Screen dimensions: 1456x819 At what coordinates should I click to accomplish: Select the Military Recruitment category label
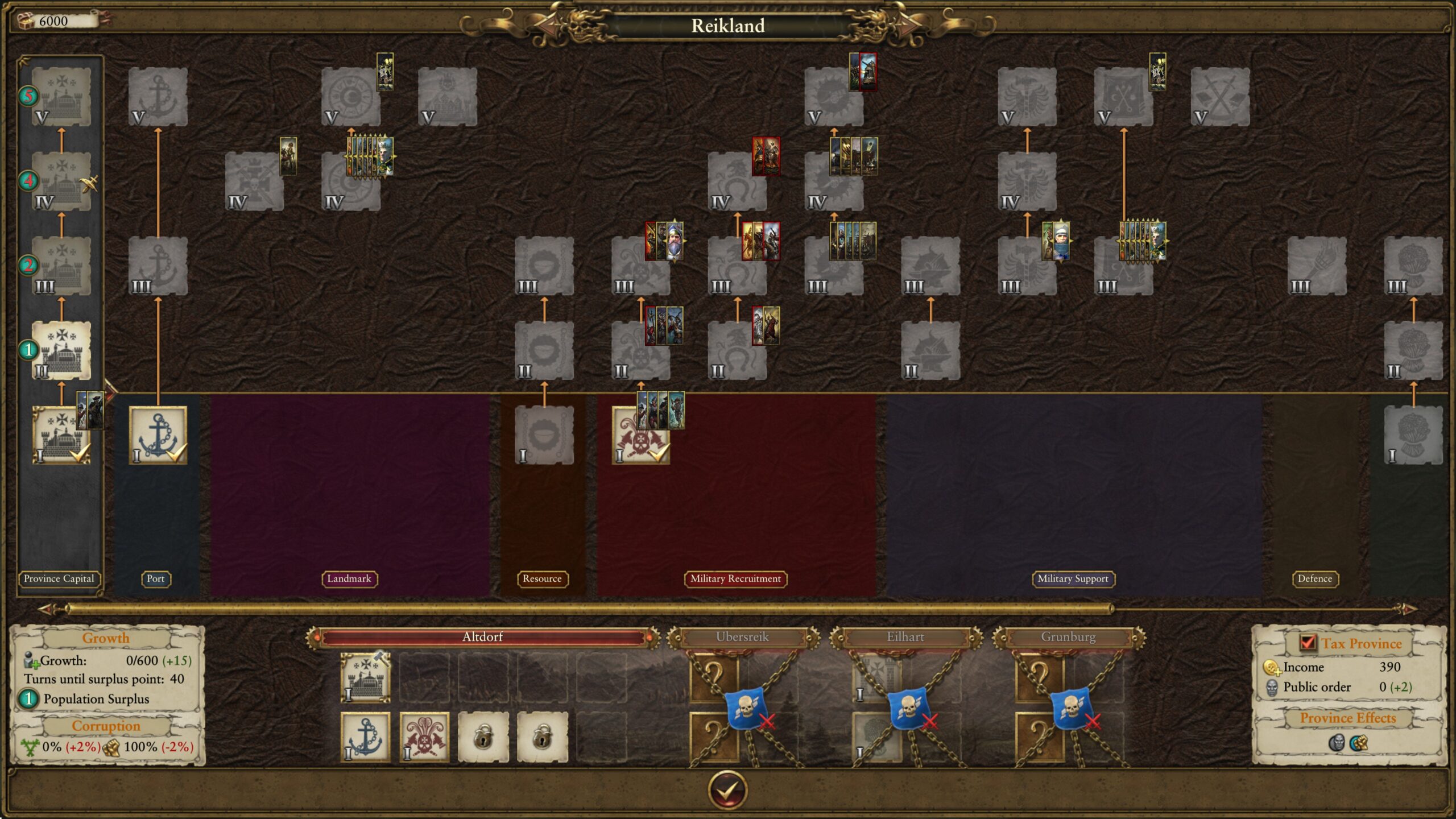735,578
